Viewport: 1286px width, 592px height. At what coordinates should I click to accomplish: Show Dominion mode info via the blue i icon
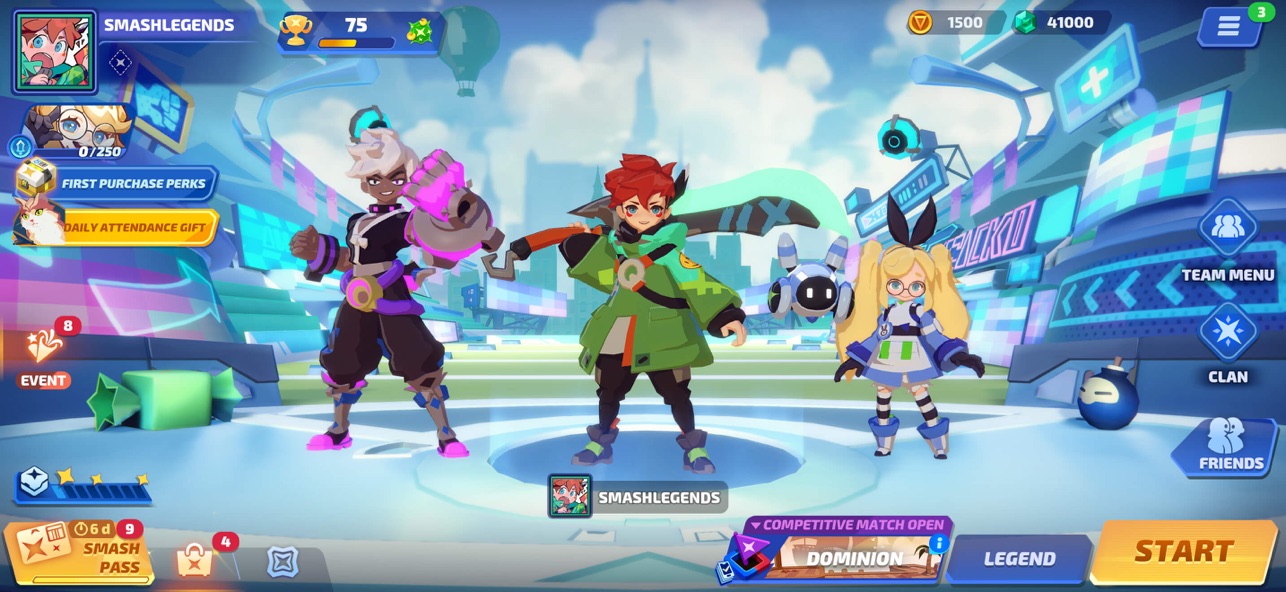click(937, 543)
